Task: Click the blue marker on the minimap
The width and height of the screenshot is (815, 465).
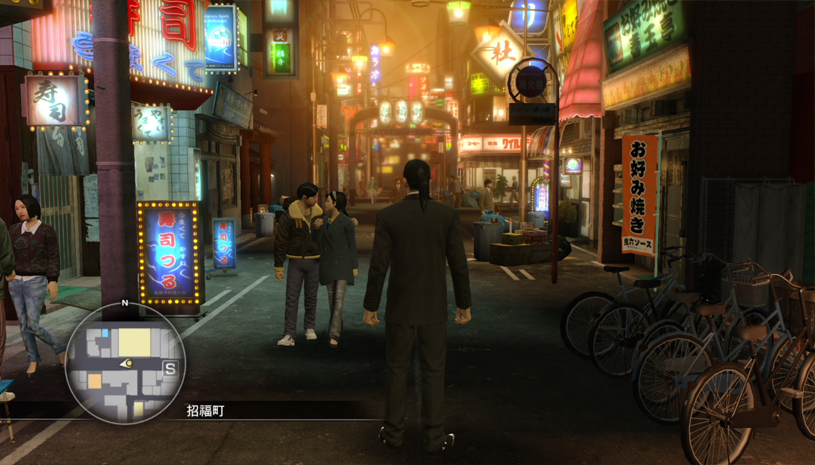Action: 105,332
